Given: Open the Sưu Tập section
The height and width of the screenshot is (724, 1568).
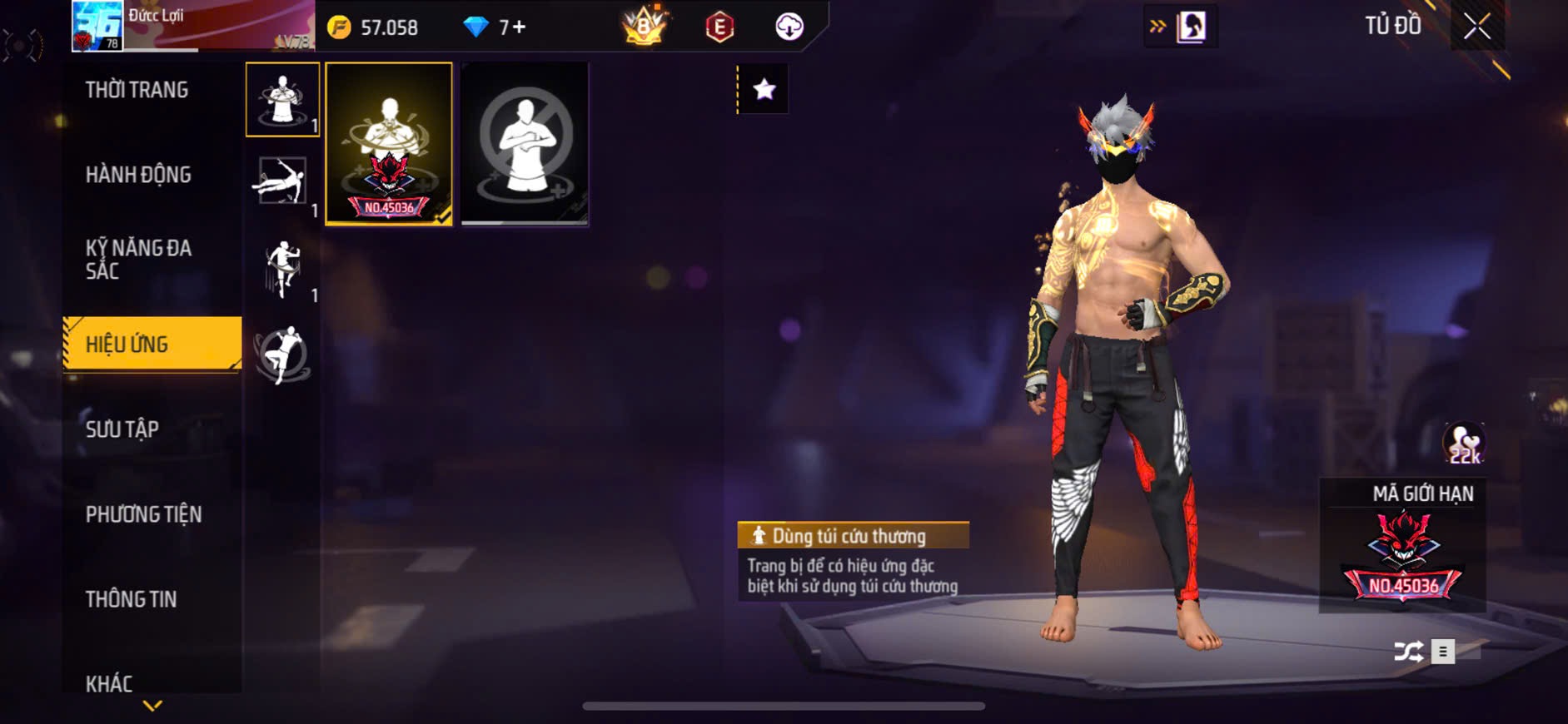Looking at the screenshot, I should click(x=122, y=429).
